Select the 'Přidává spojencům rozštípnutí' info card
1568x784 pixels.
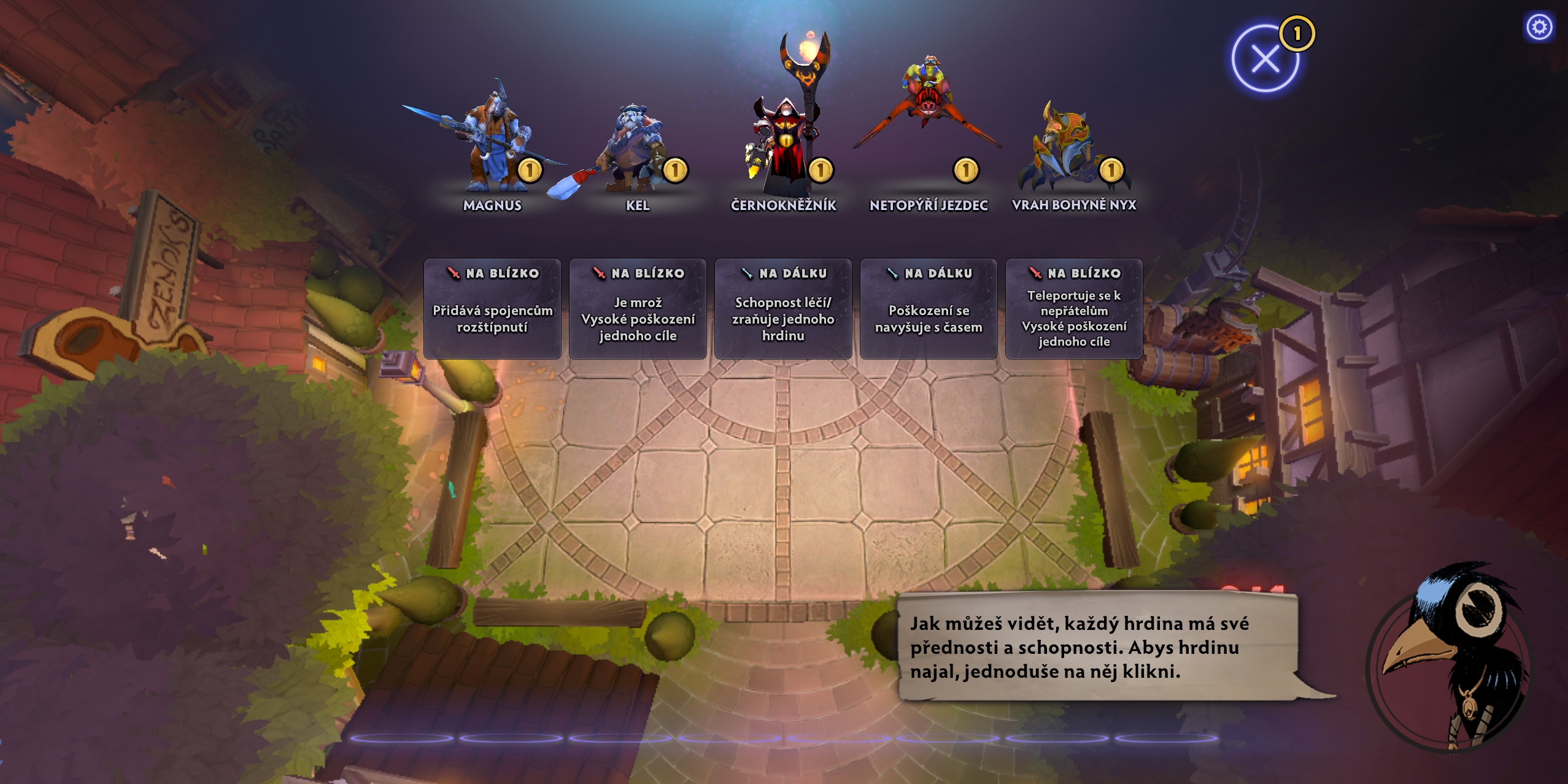point(492,309)
